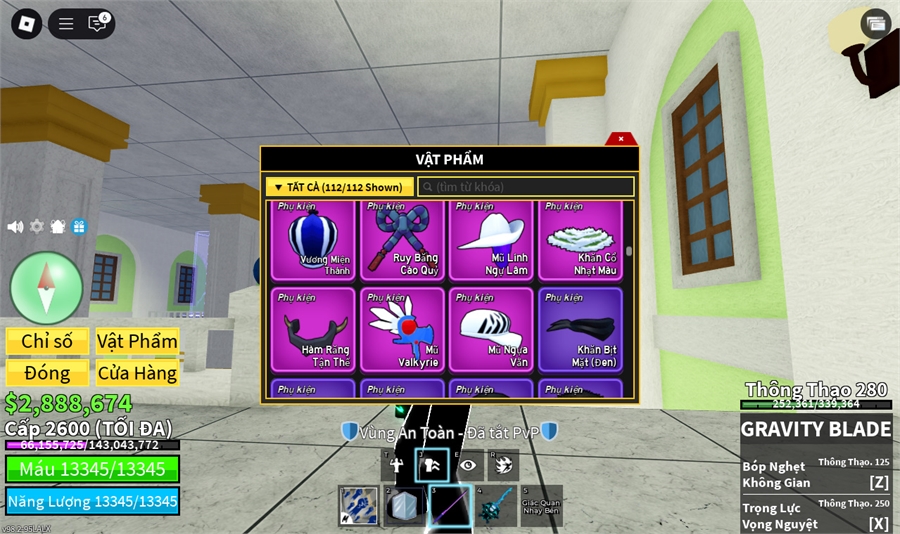Click the yellow Vật Phẩm button
The width and height of the screenshot is (900, 534).
coord(137,341)
